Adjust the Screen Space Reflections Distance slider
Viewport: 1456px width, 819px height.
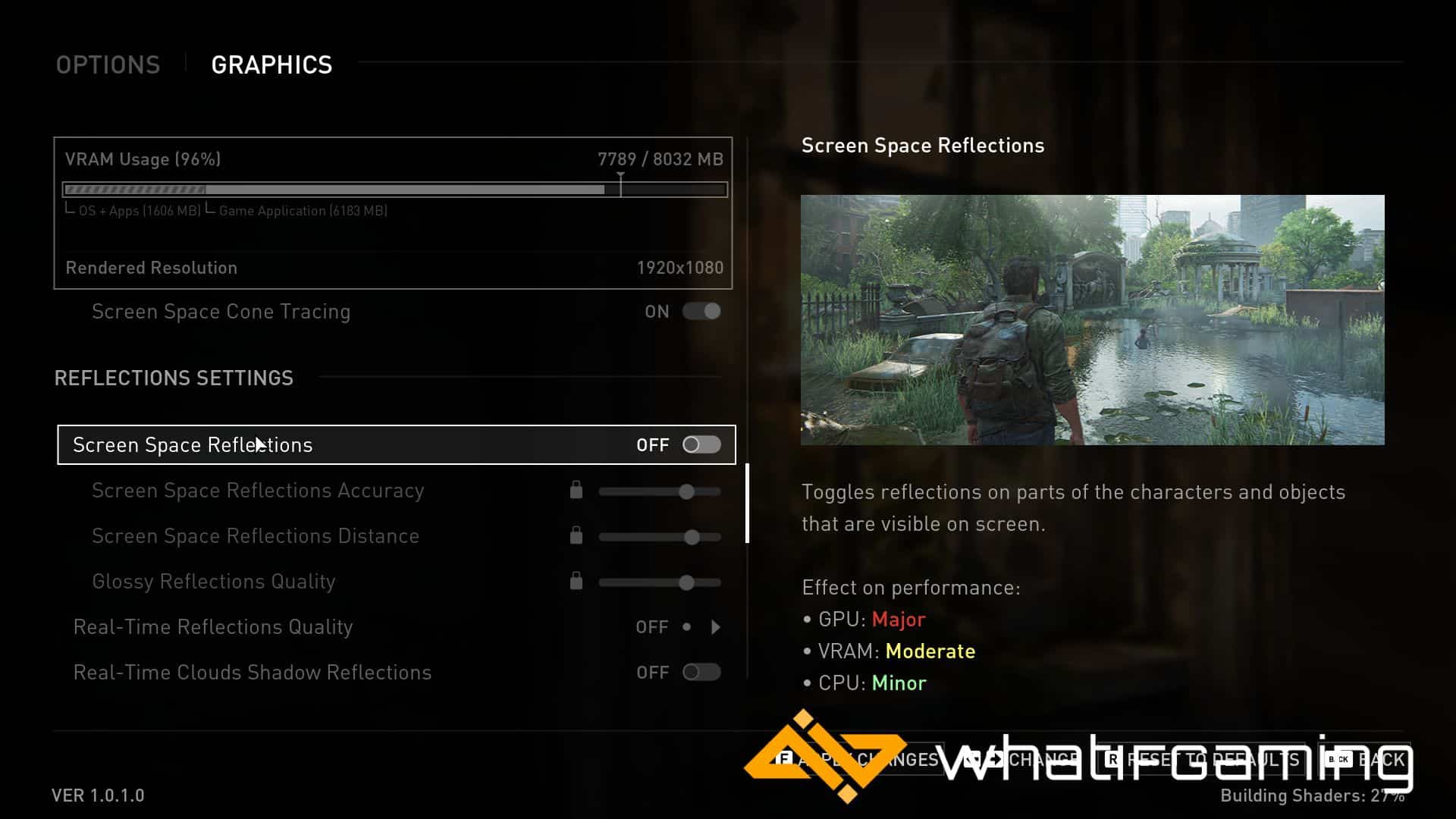(691, 538)
